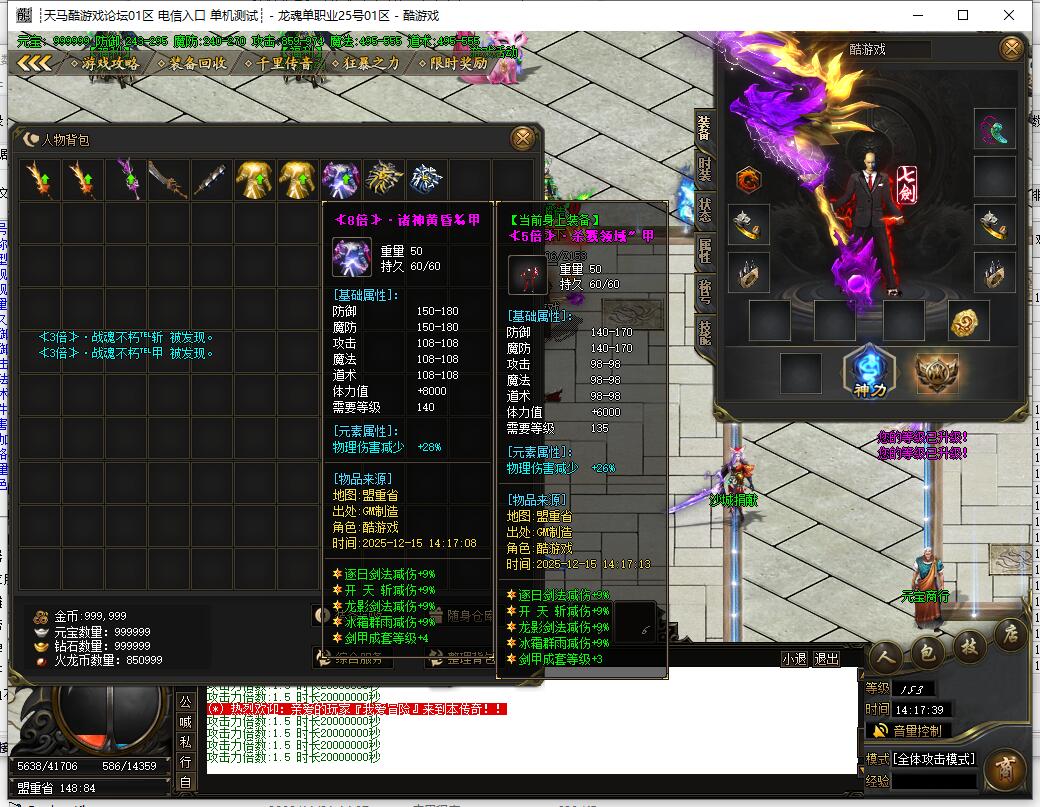This screenshot has height=807, width=1040.
Task: Collapse the top menu with the triple-arrow button
Action: 34,63
